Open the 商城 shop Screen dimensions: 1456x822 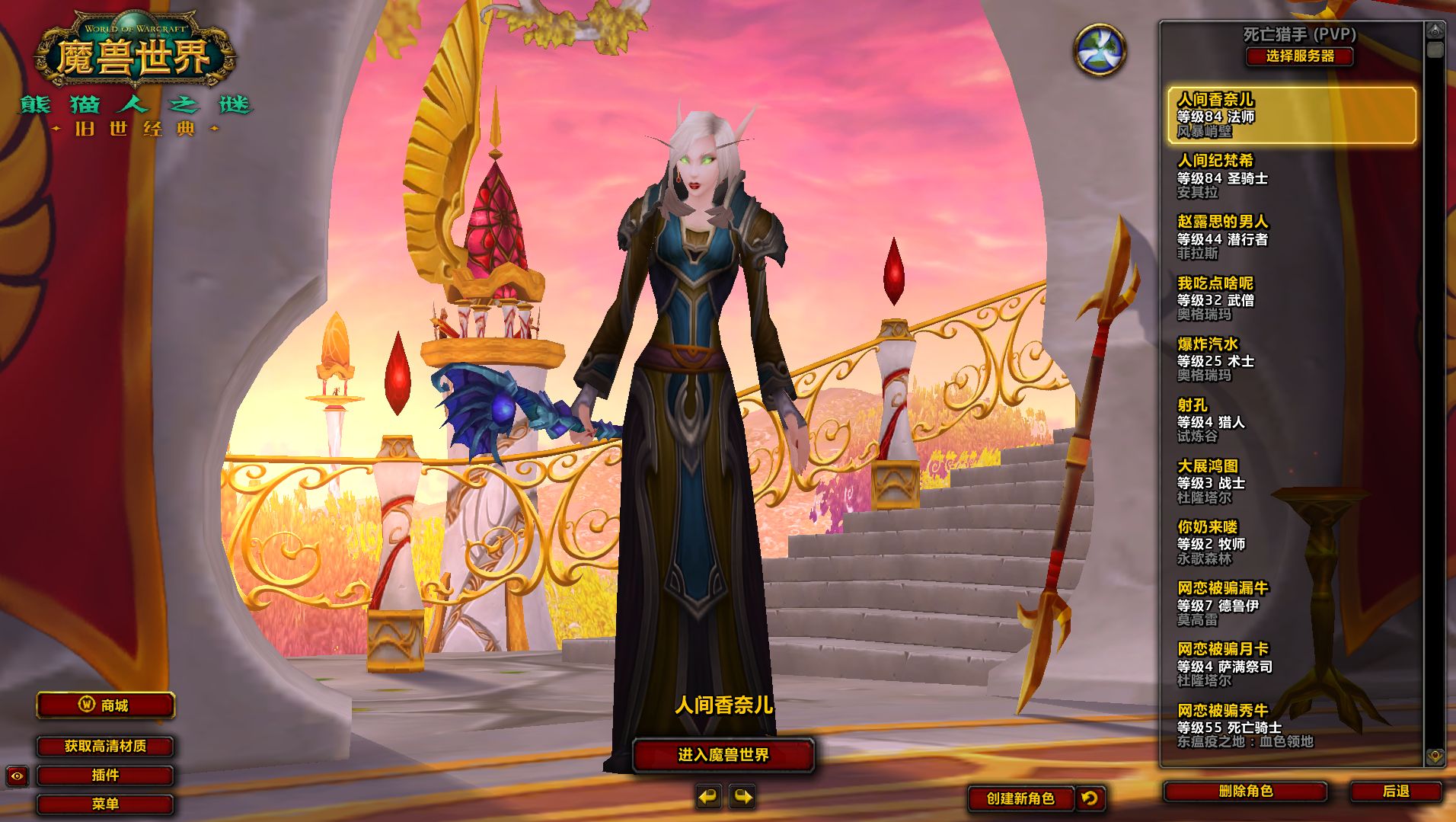coord(106,705)
